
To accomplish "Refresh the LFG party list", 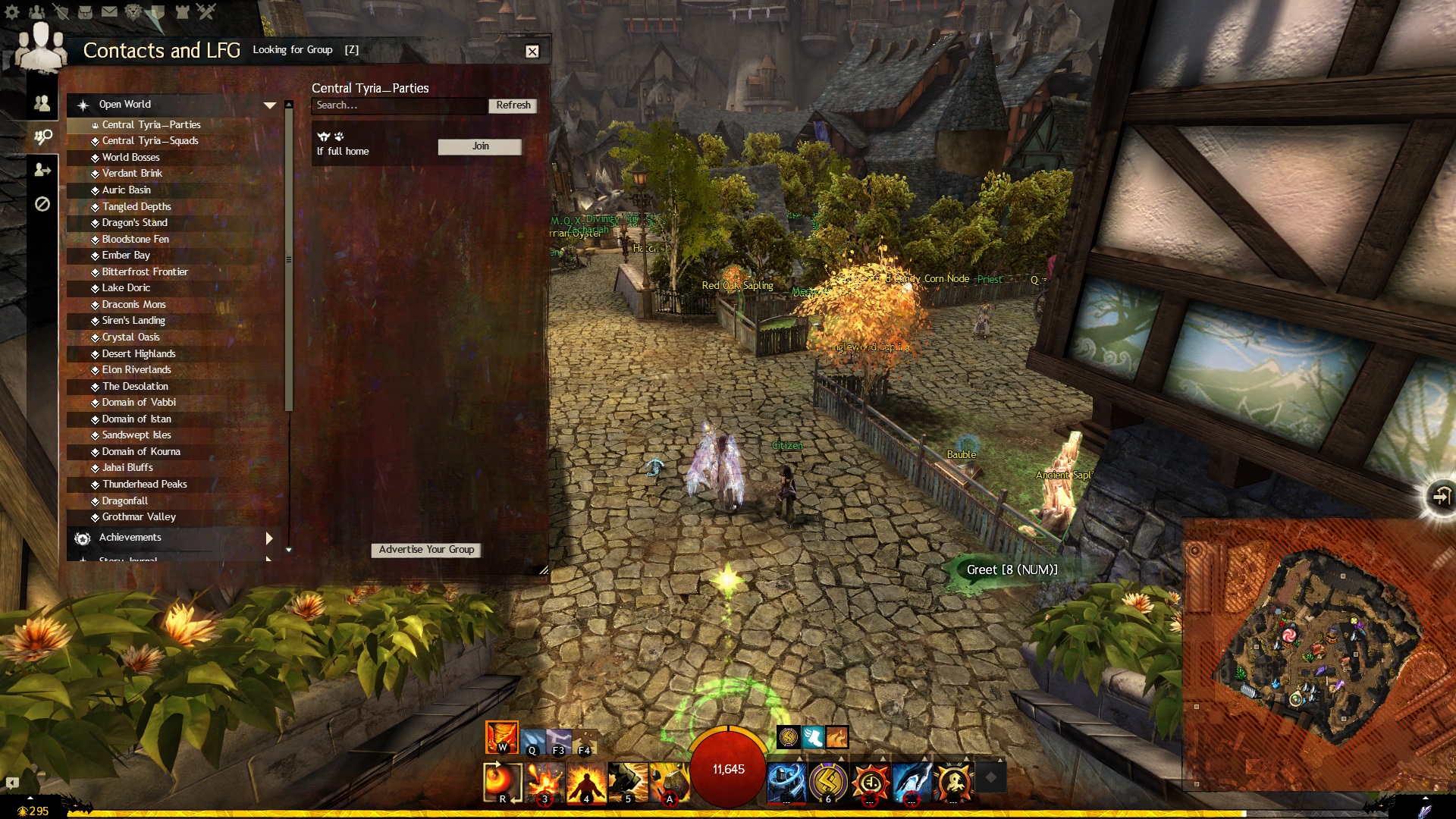I will (x=513, y=105).
